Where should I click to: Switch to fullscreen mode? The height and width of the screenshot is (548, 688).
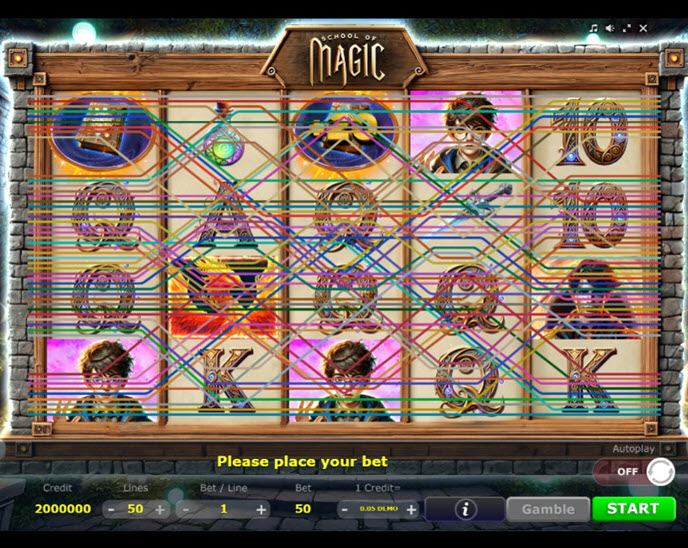(x=627, y=28)
